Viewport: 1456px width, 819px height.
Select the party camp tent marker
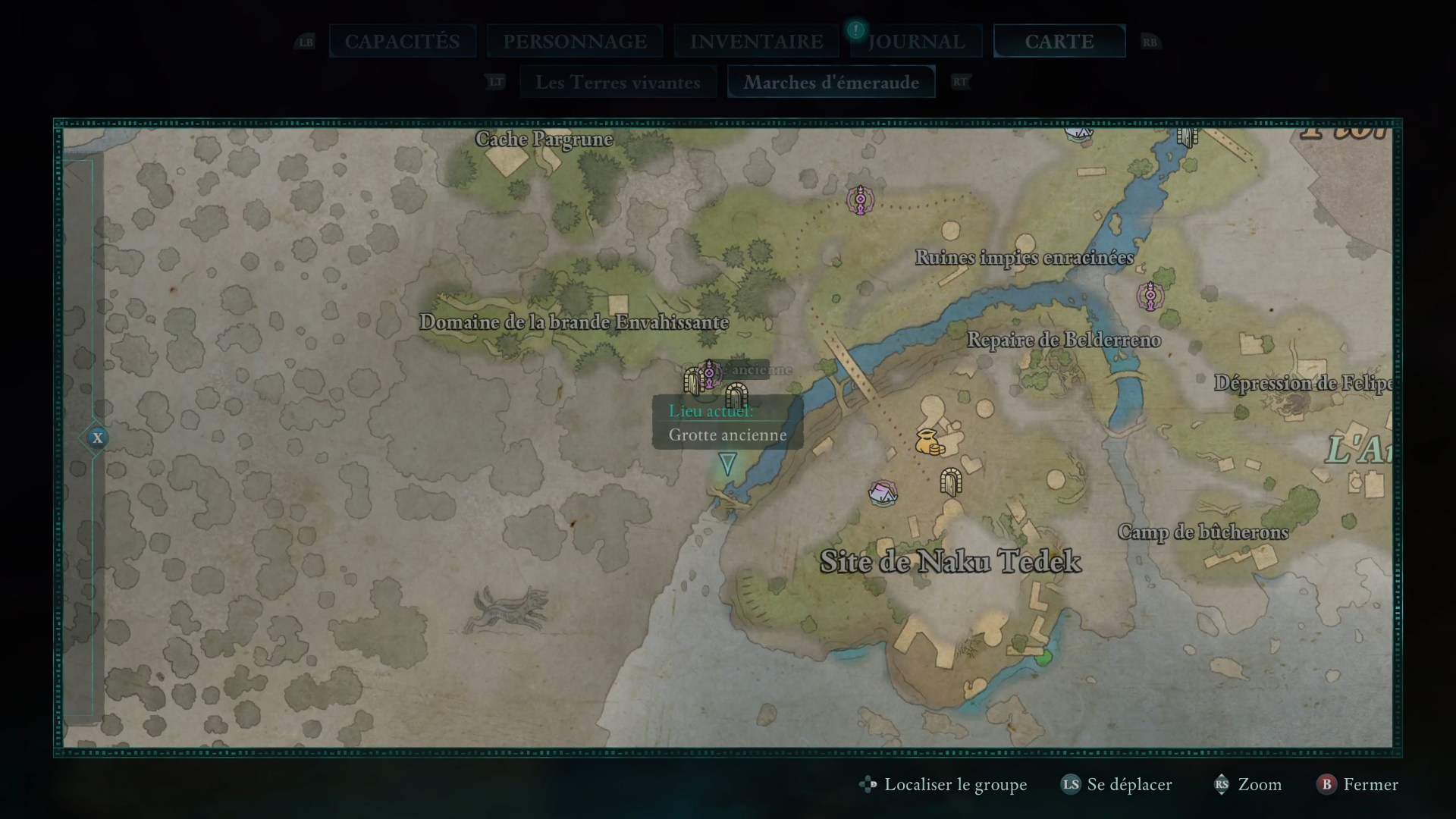(883, 494)
